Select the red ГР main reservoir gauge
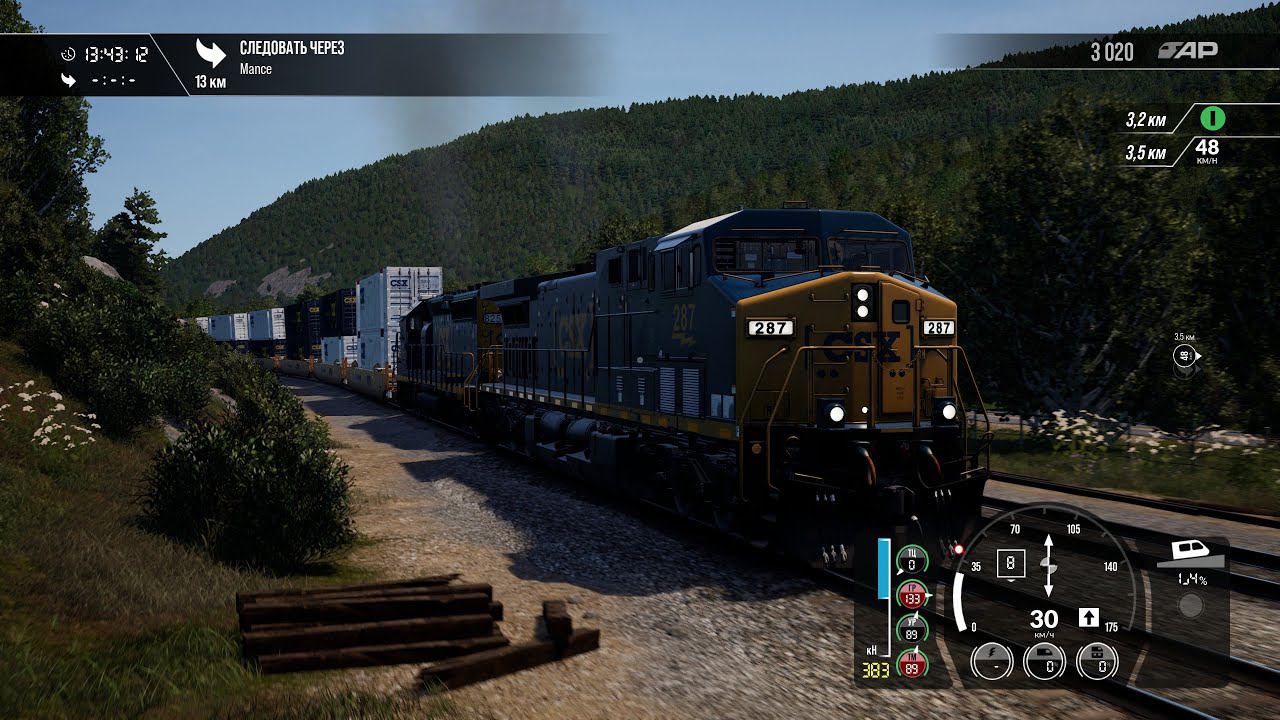This screenshot has width=1280, height=720. 912,595
